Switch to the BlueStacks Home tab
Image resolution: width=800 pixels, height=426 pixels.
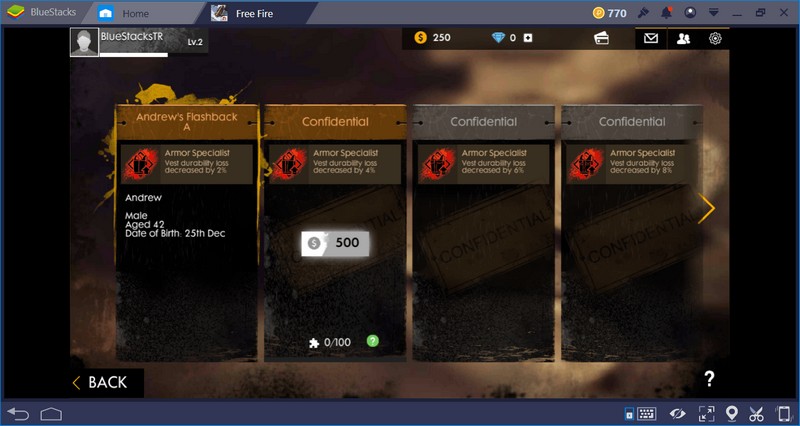pyautogui.click(x=134, y=13)
